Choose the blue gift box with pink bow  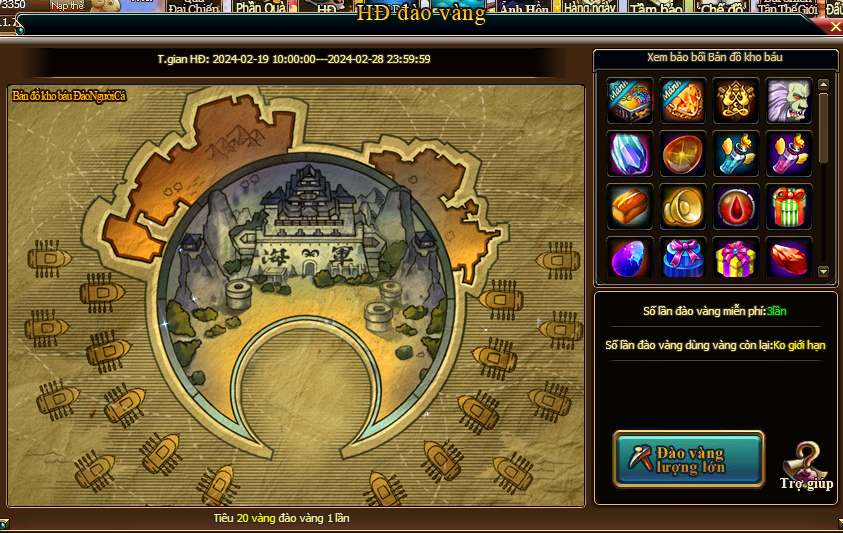[x=683, y=258]
